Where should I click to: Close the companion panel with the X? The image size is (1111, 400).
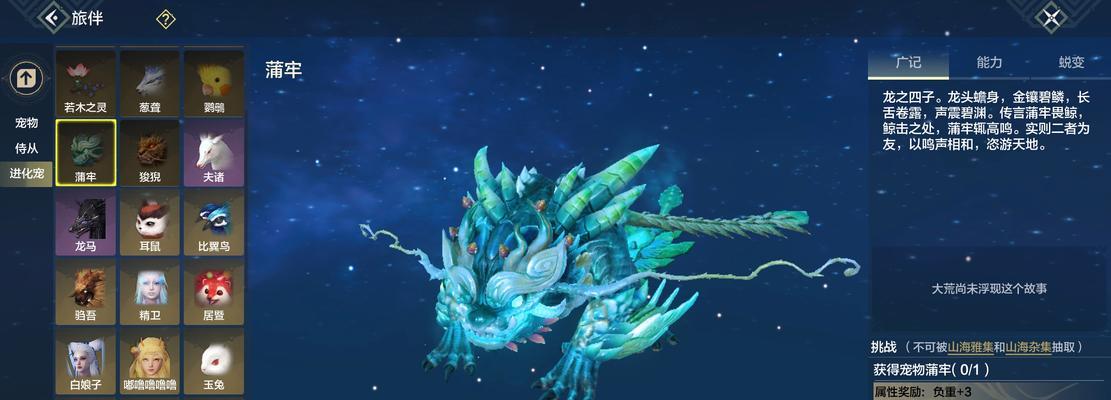tap(1051, 17)
